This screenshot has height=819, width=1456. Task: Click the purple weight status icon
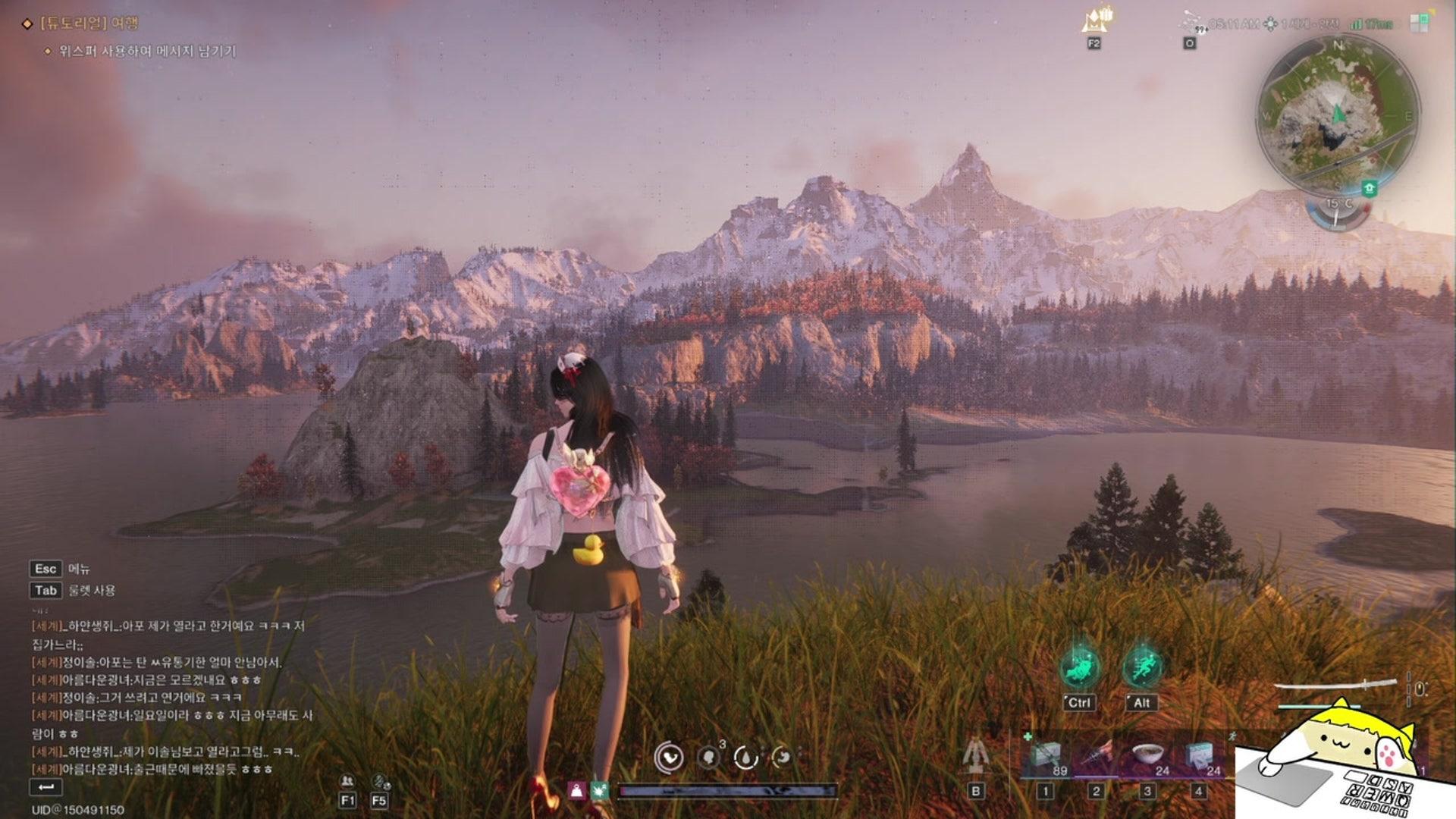click(x=577, y=791)
